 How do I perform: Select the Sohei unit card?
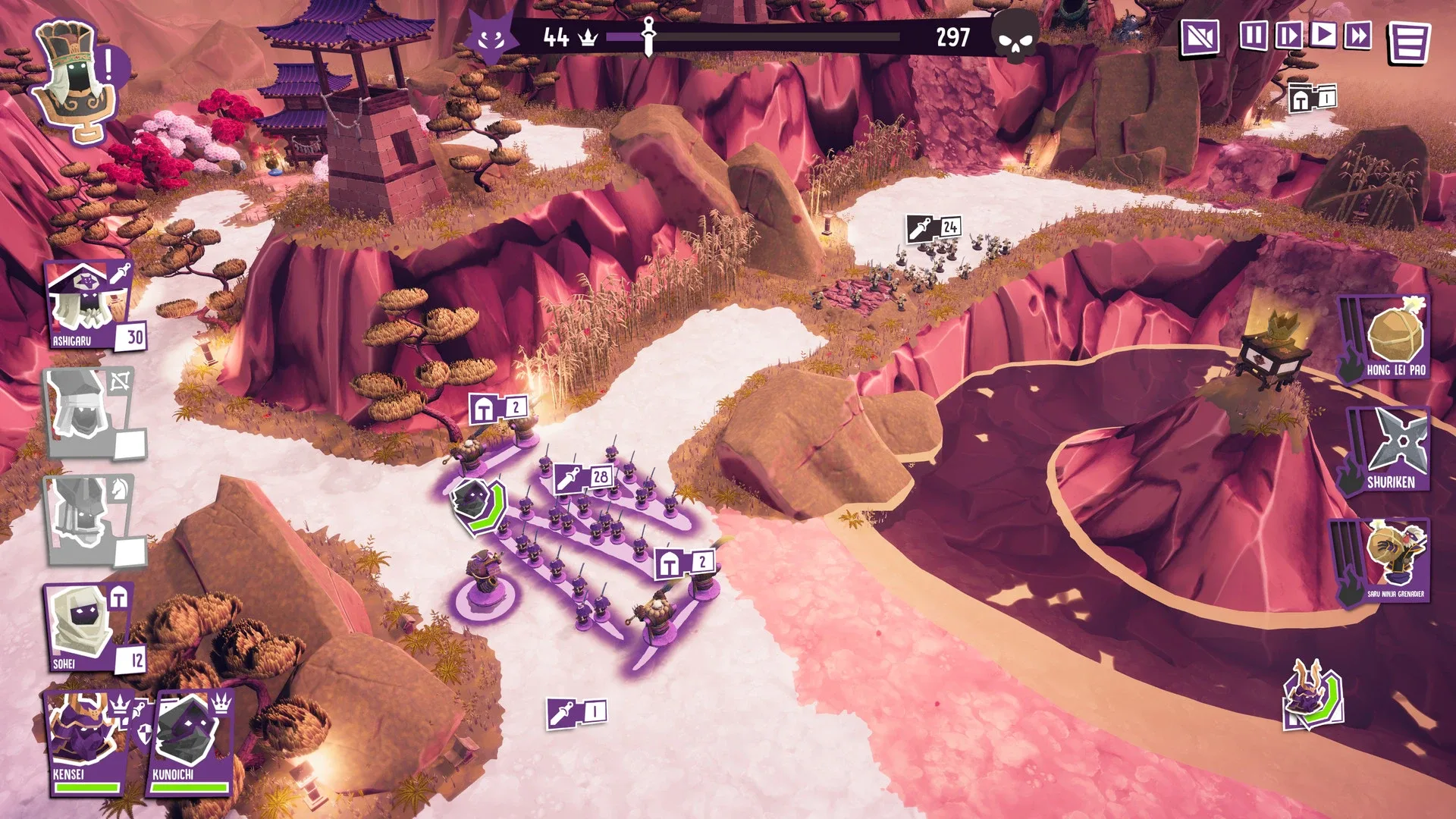tap(91, 628)
